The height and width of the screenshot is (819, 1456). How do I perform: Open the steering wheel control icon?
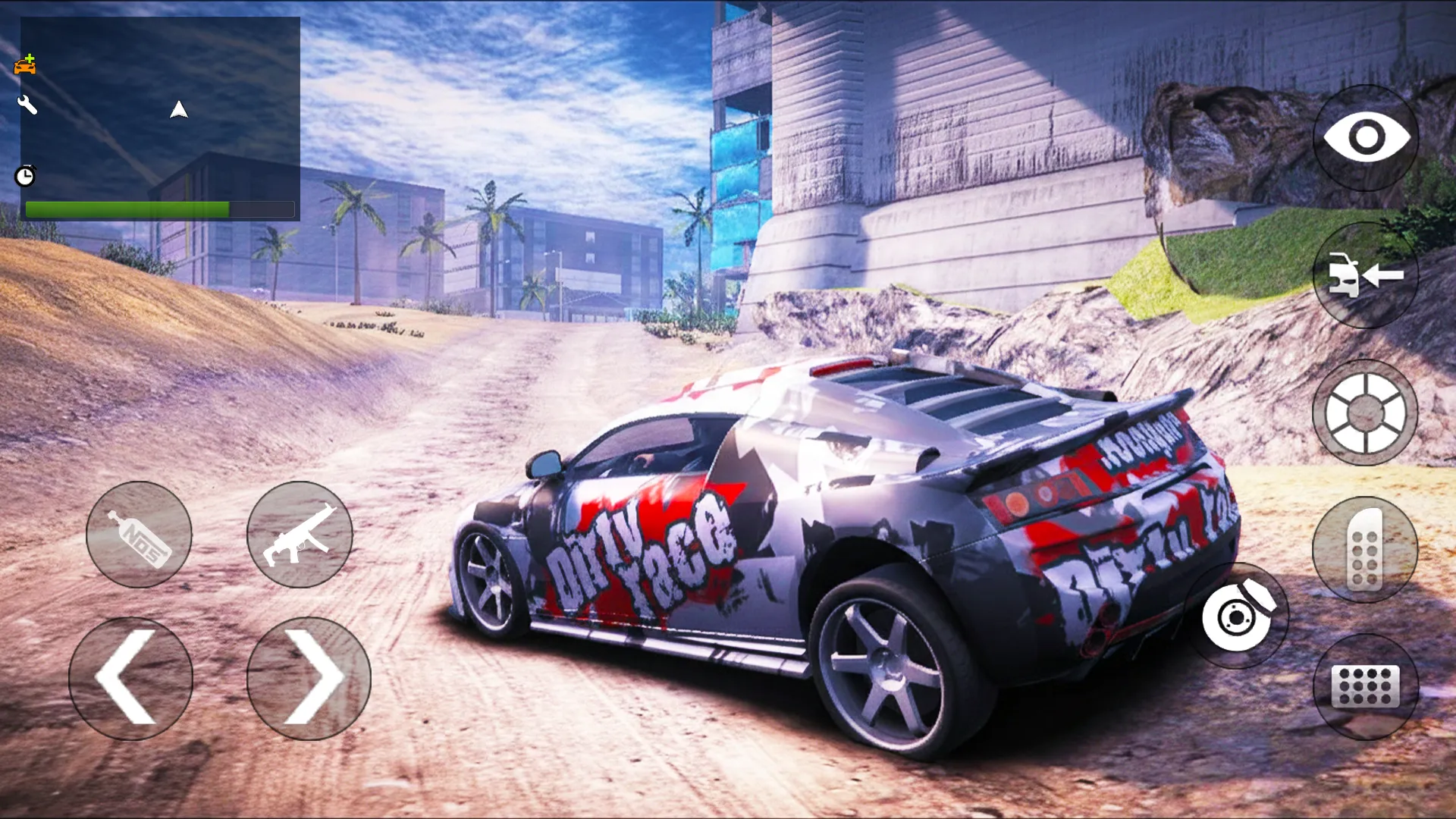pyautogui.click(x=1365, y=412)
